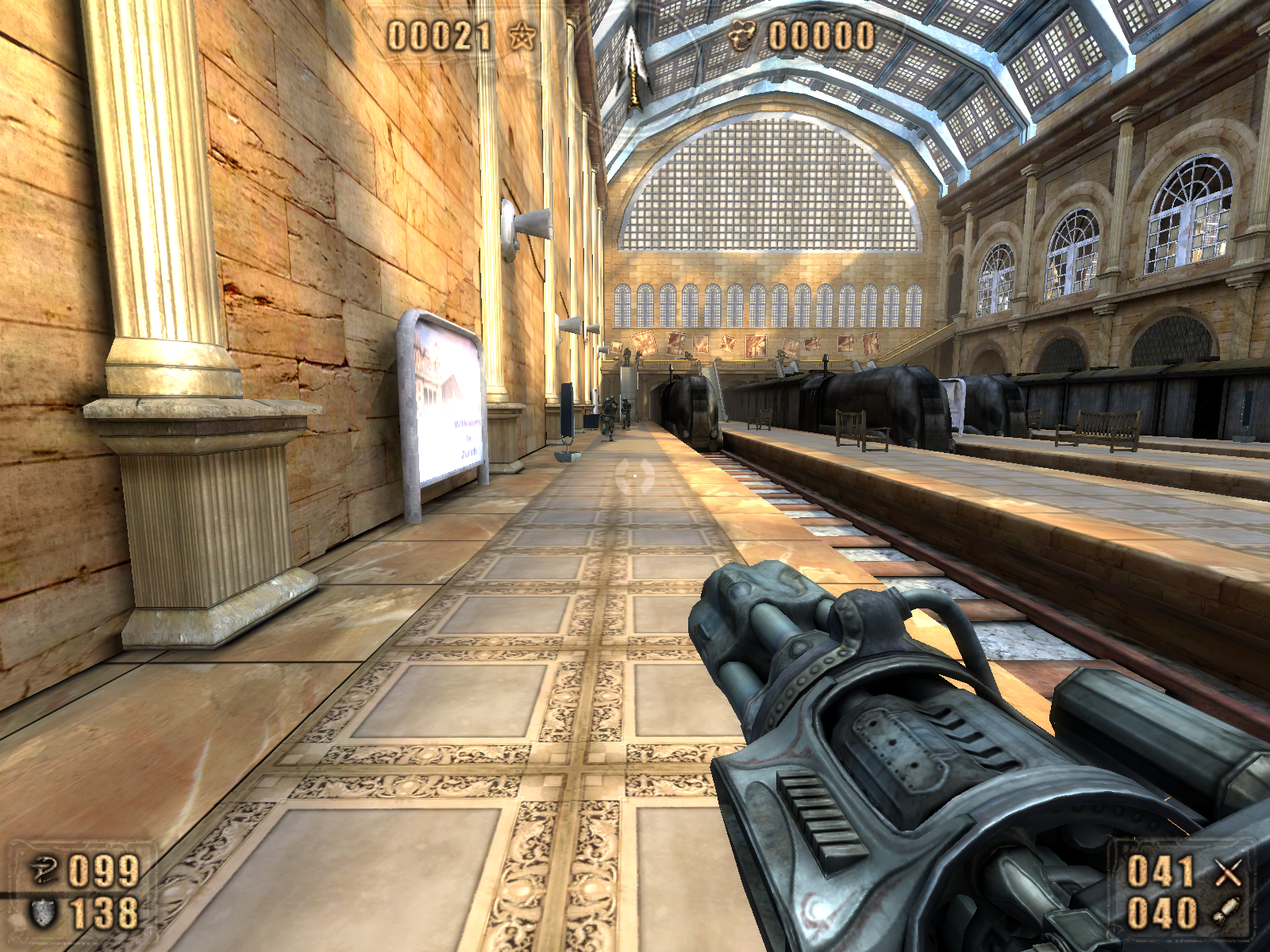Click the crossed ammo icon beside 041
This screenshot has width=1270, height=952.
click(1227, 871)
